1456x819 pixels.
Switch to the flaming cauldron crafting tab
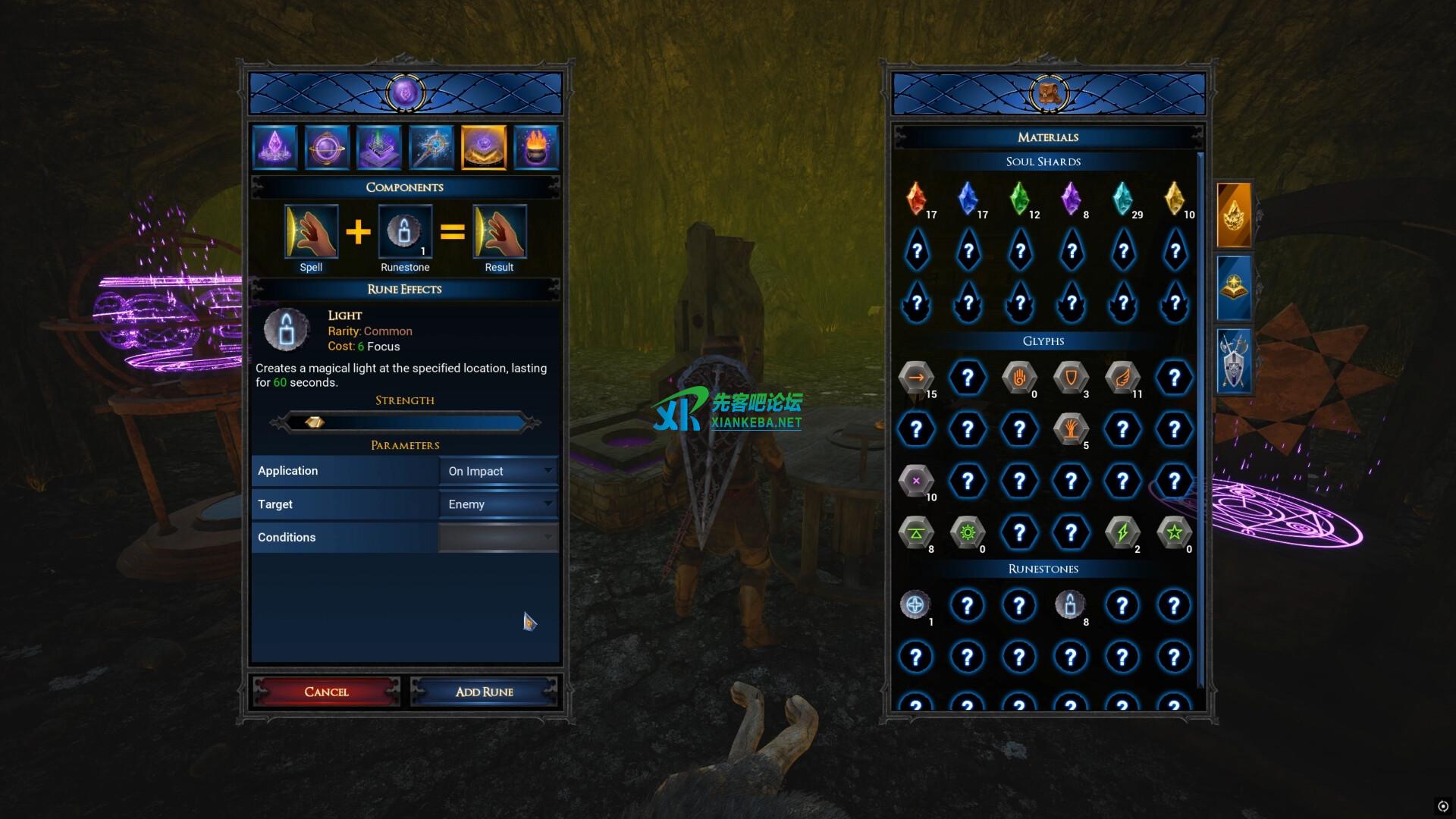pos(536,147)
